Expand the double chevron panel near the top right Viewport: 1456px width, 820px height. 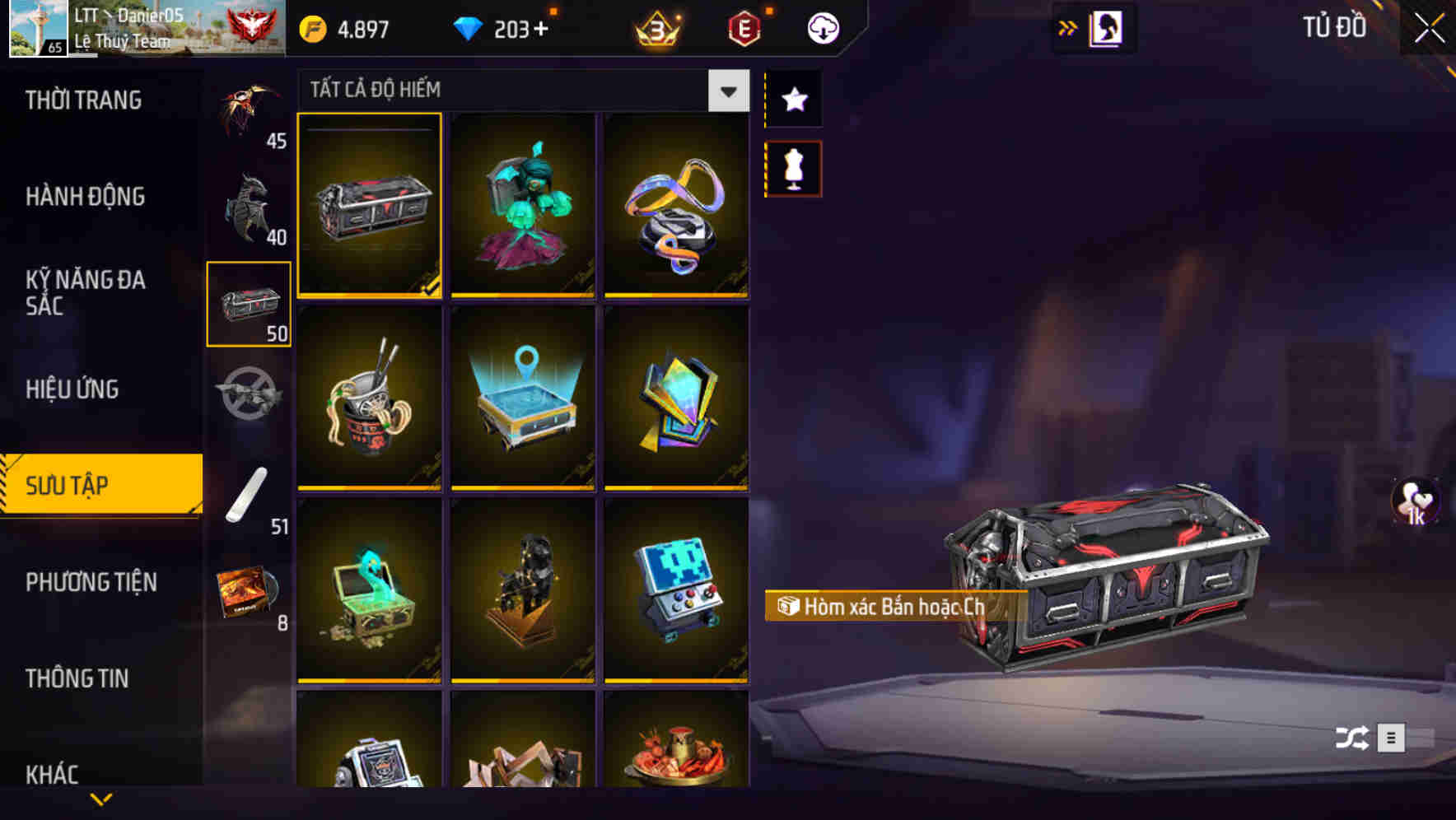click(x=1068, y=26)
